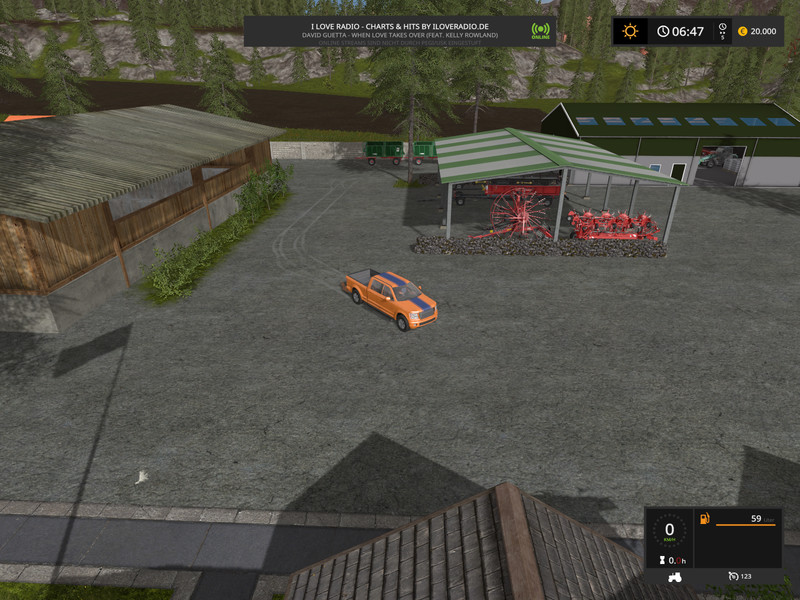The image size is (800, 600).
Task: Click the orange fuel pump icon
Action: [x=704, y=519]
